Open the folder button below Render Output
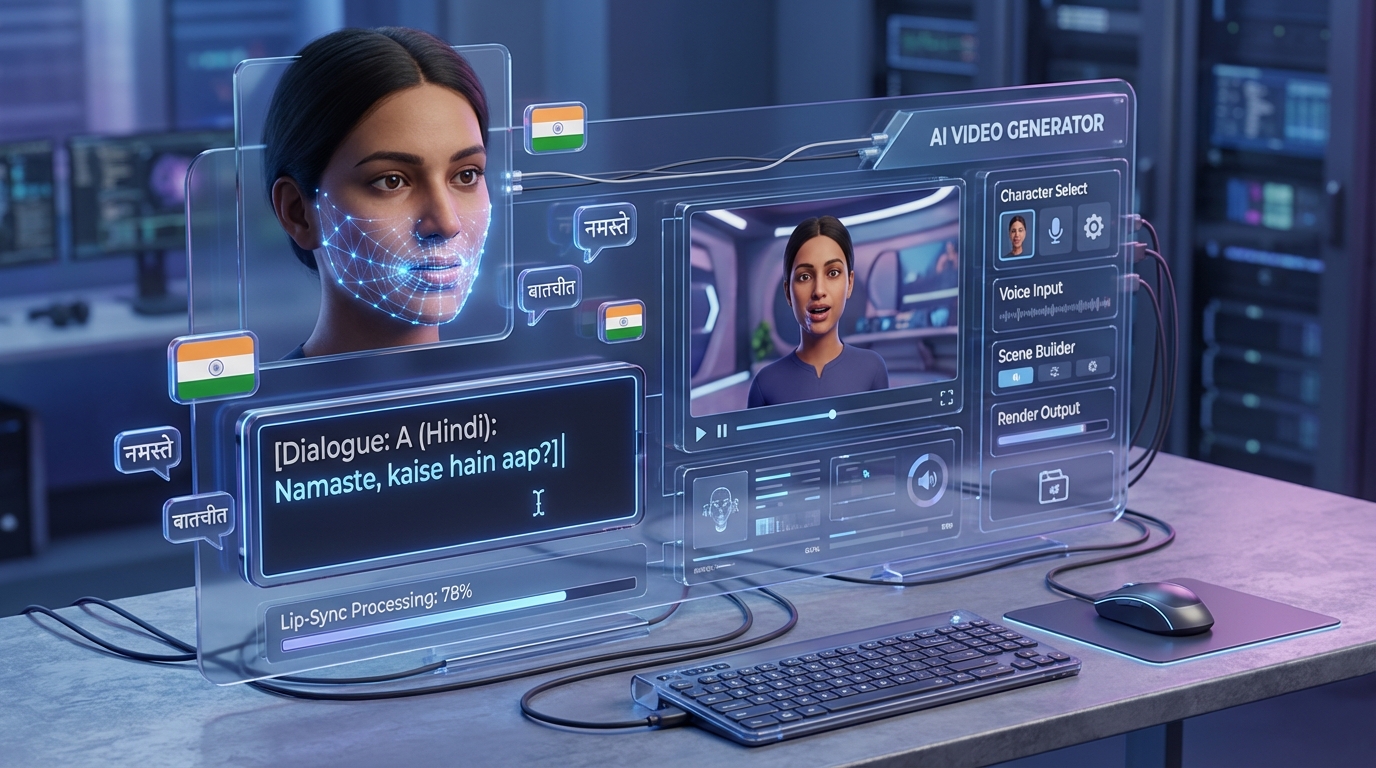The image size is (1376, 768). [1053, 486]
